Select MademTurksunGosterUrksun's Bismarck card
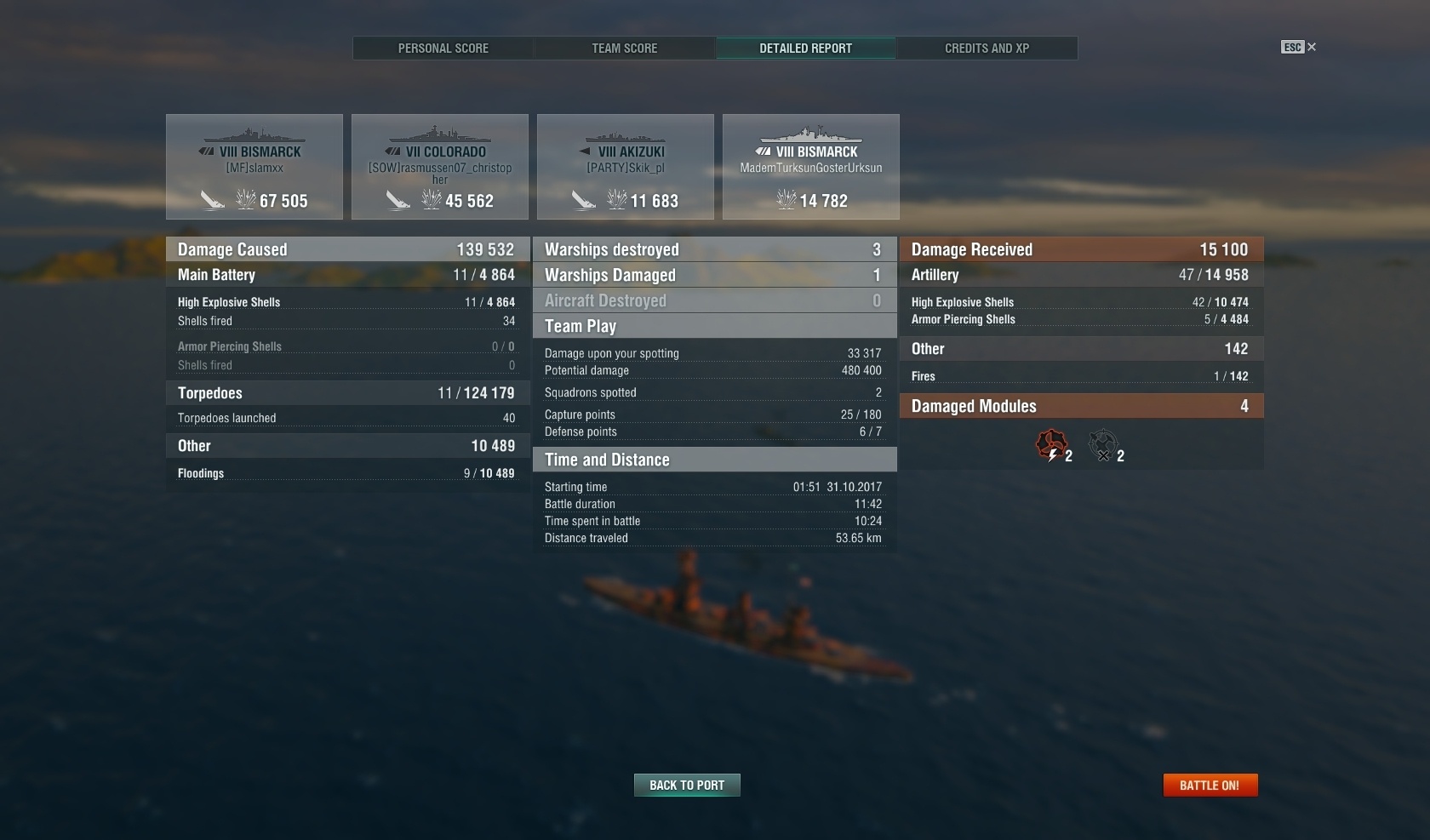This screenshot has height=840, width=1430. 811,167
